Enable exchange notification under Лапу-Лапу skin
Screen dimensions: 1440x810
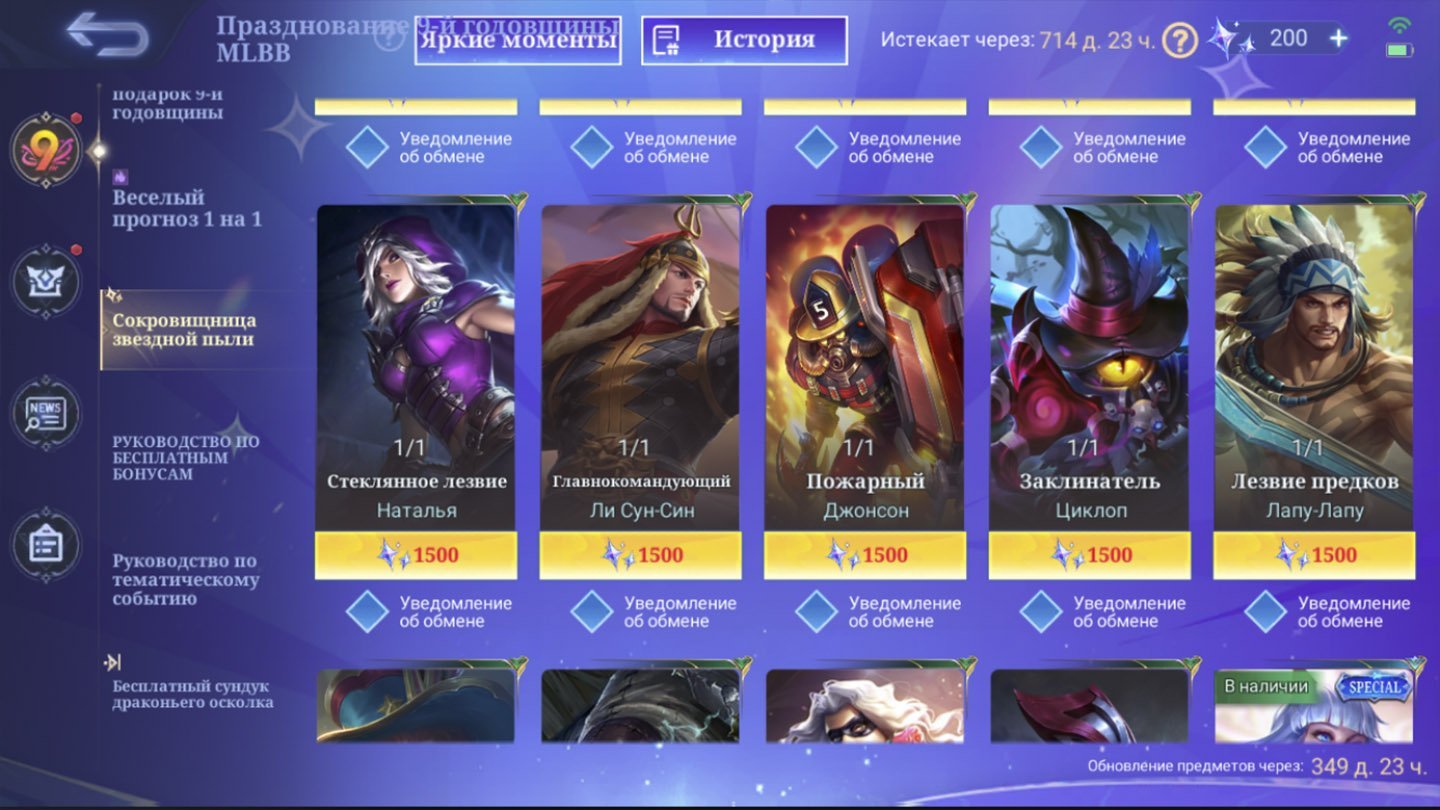pyautogui.click(x=1265, y=611)
